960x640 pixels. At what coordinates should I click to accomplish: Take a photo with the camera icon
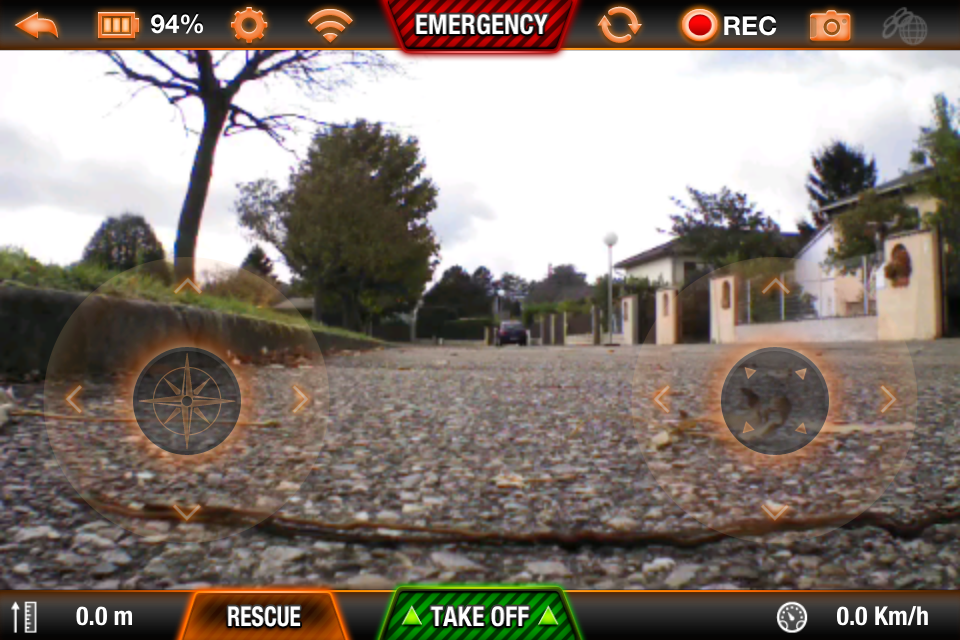tap(830, 25)
